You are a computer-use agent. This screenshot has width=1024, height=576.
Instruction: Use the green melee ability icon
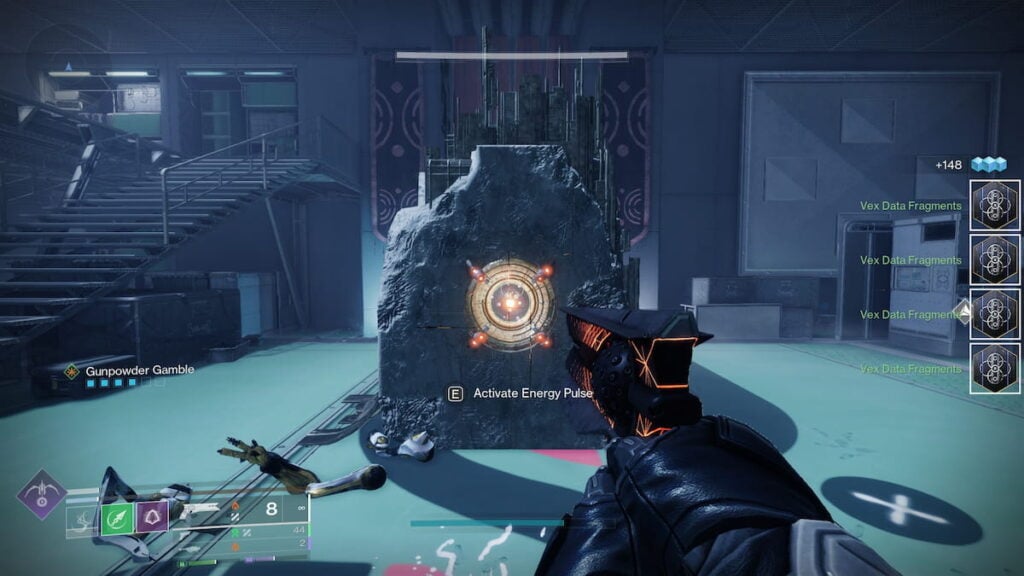coord(118,518)
